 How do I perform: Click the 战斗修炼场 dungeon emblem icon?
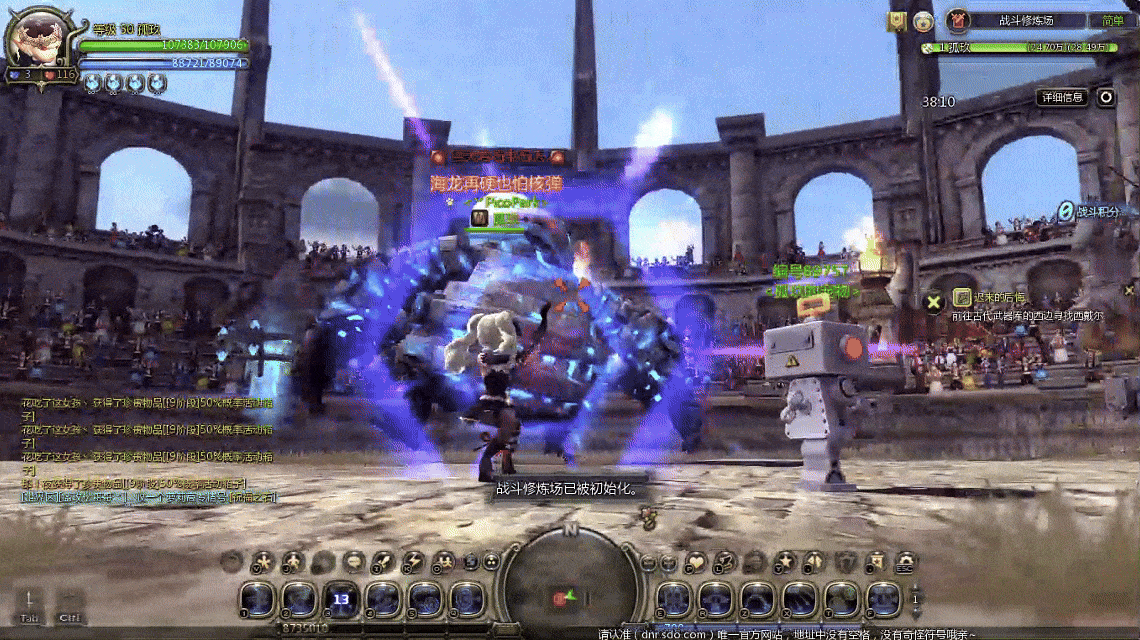pos(958,20)
